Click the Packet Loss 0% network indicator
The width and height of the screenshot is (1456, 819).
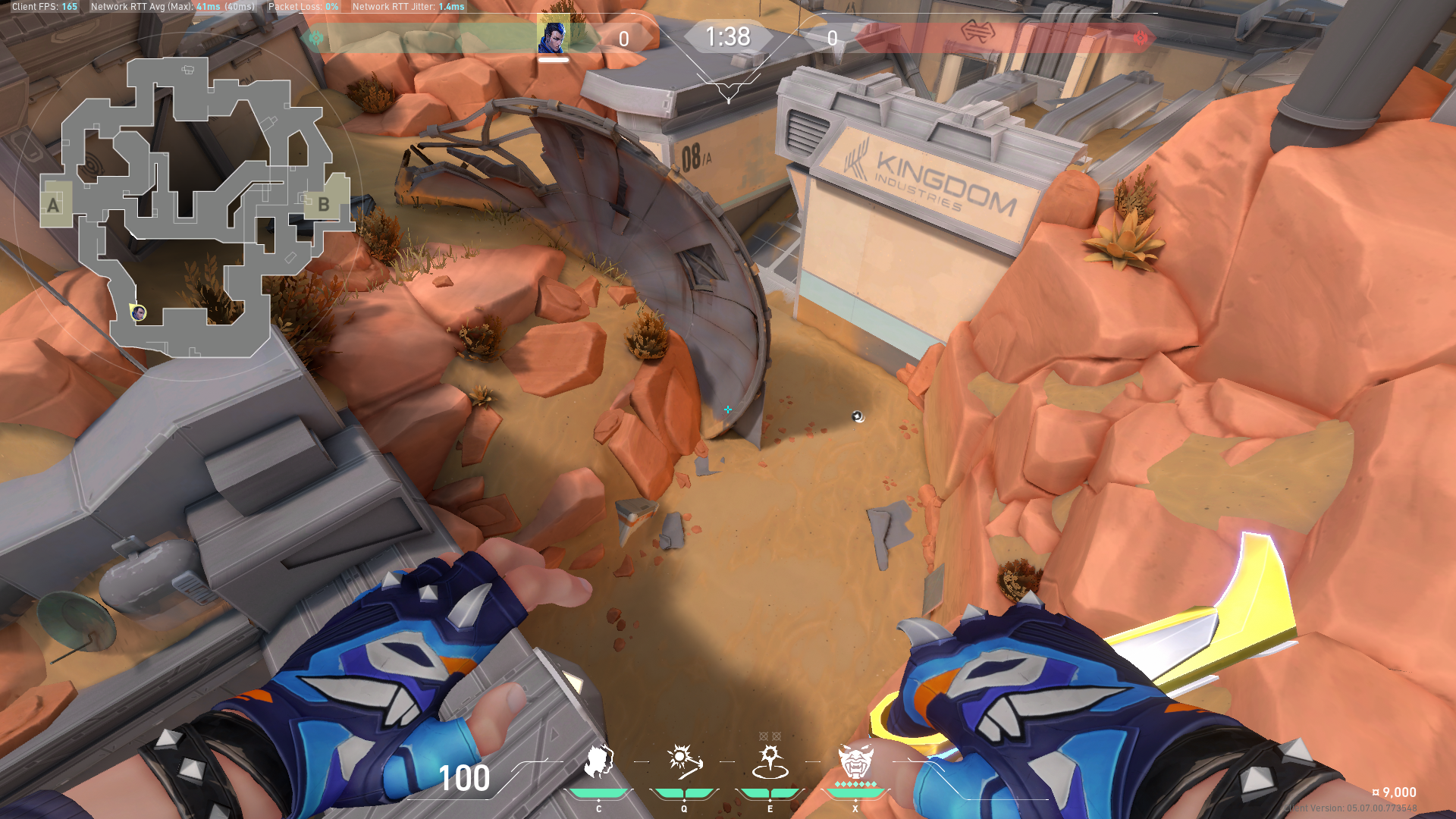(303, 6)
